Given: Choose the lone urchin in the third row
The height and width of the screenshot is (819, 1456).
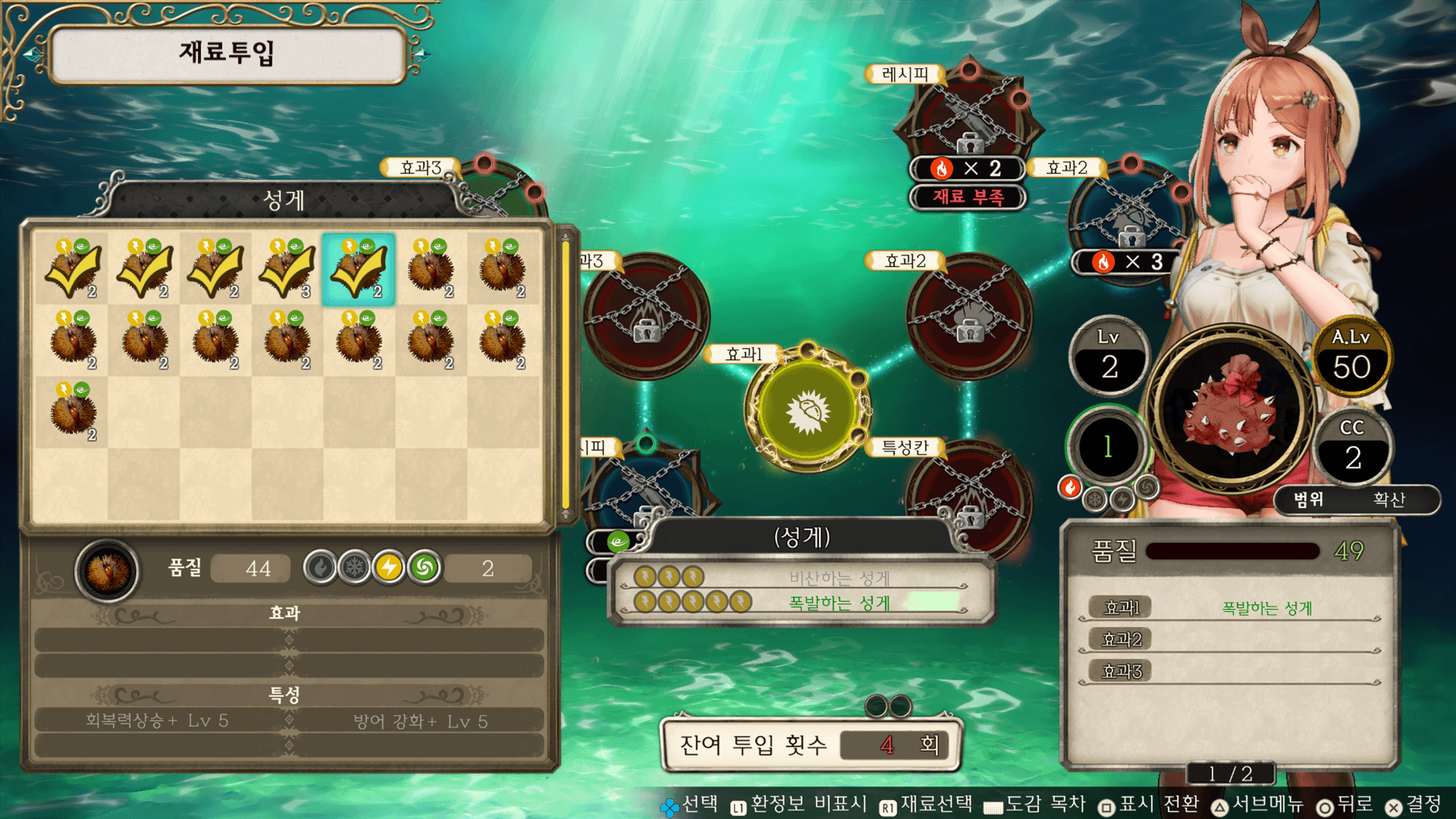Looking at the screenshot, I should pyautogui.click(x=73, y=412).
